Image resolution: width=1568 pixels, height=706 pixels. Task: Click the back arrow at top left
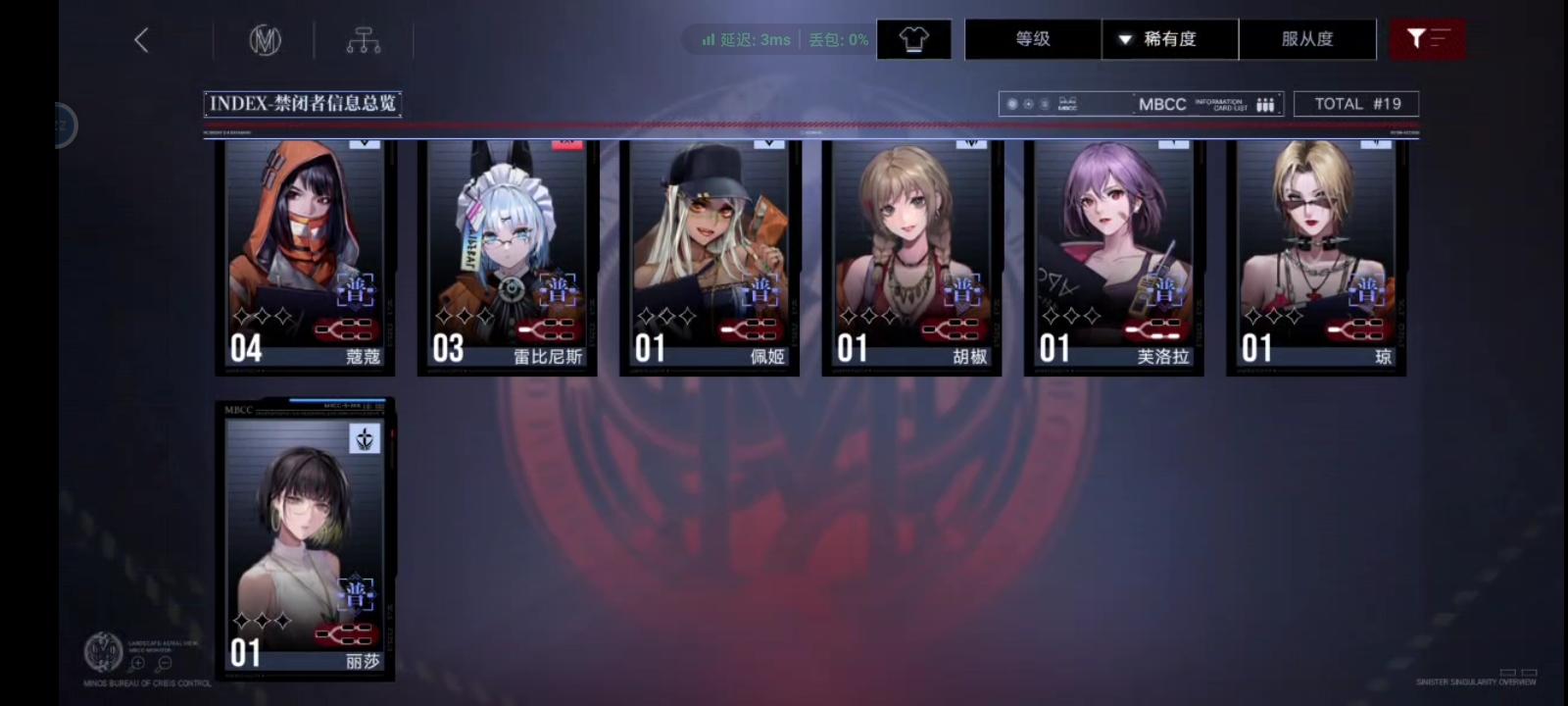[140, 39]
